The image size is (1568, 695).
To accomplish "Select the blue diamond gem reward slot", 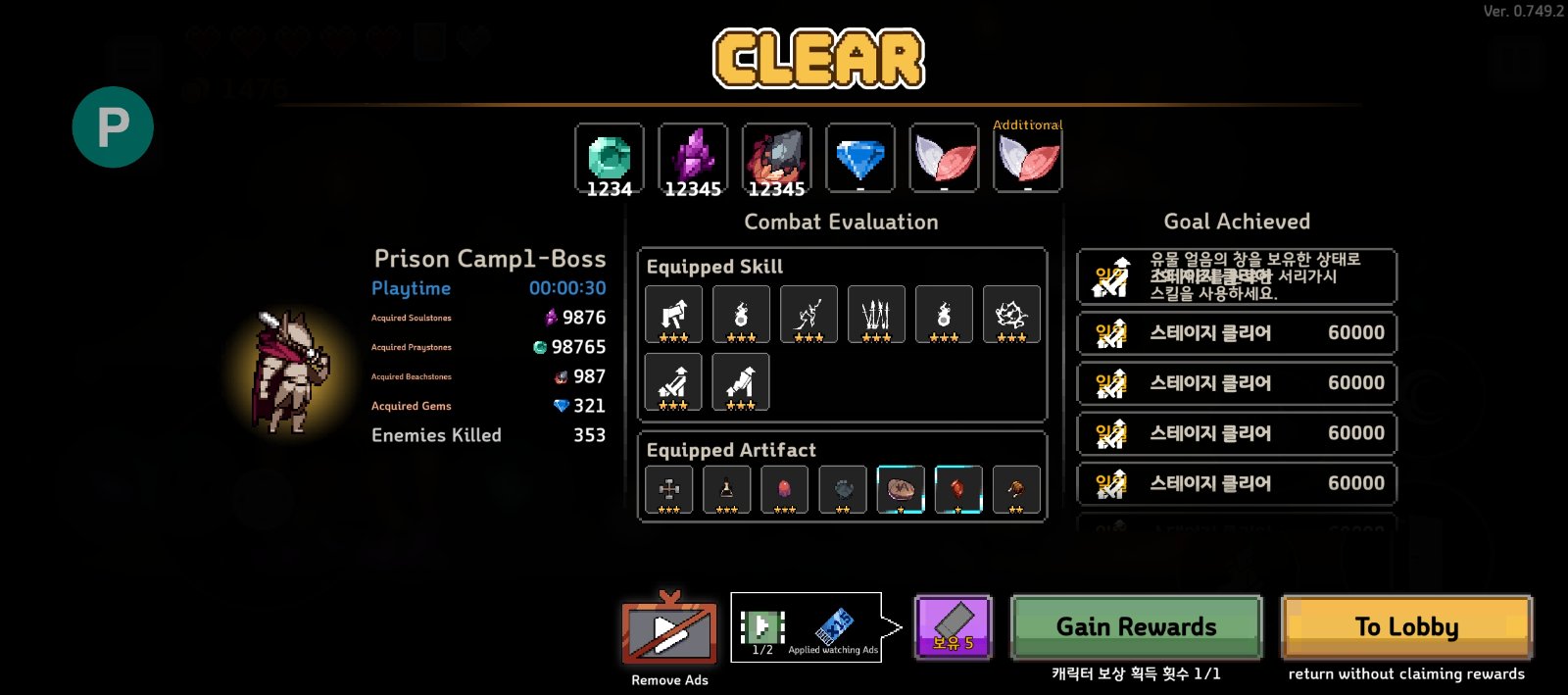I will [860, 158].
